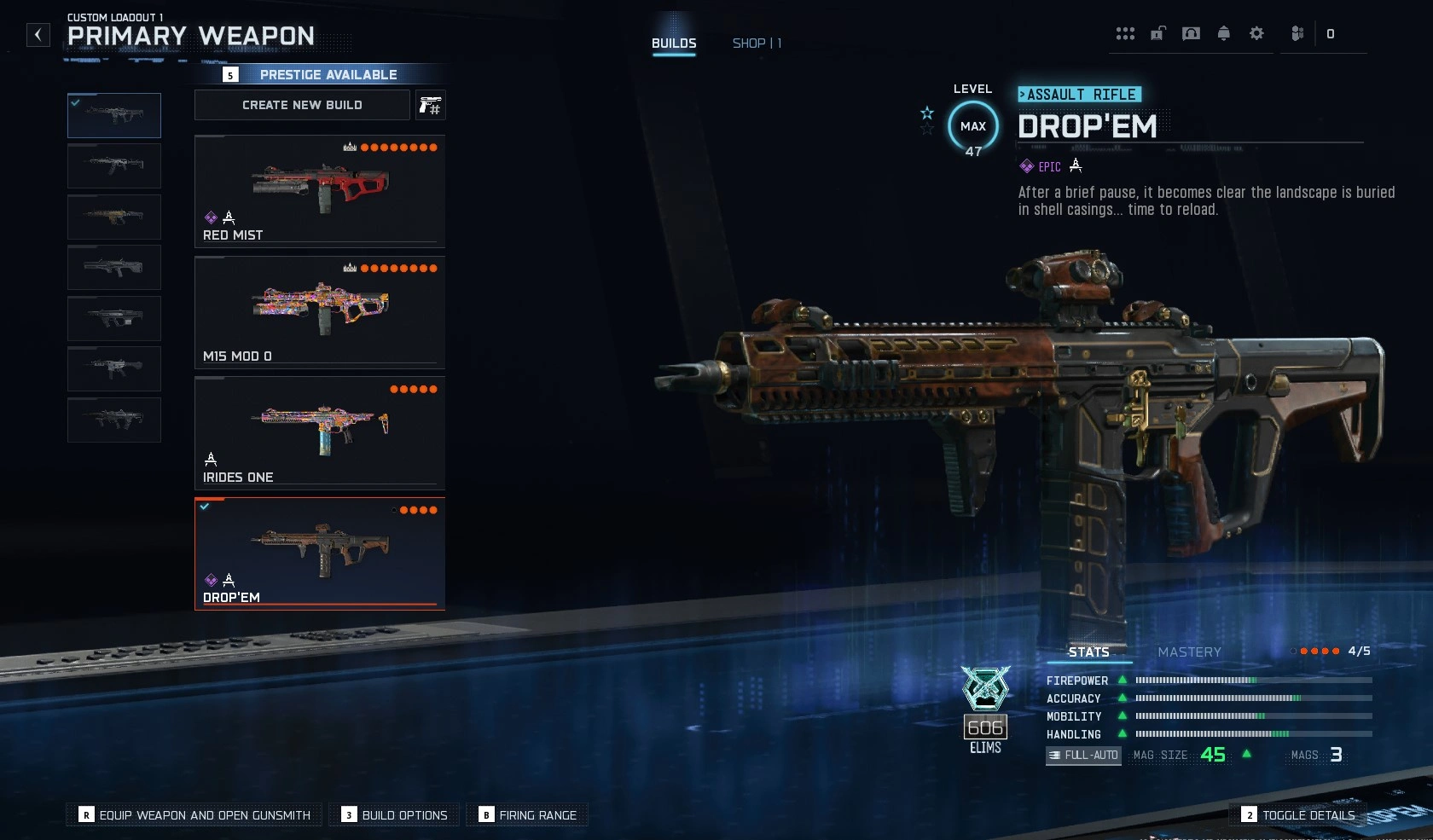Click the back arrow to leave Primary Weapon
This screenshot has height=840, width=1433.
(x=38, y=34)
